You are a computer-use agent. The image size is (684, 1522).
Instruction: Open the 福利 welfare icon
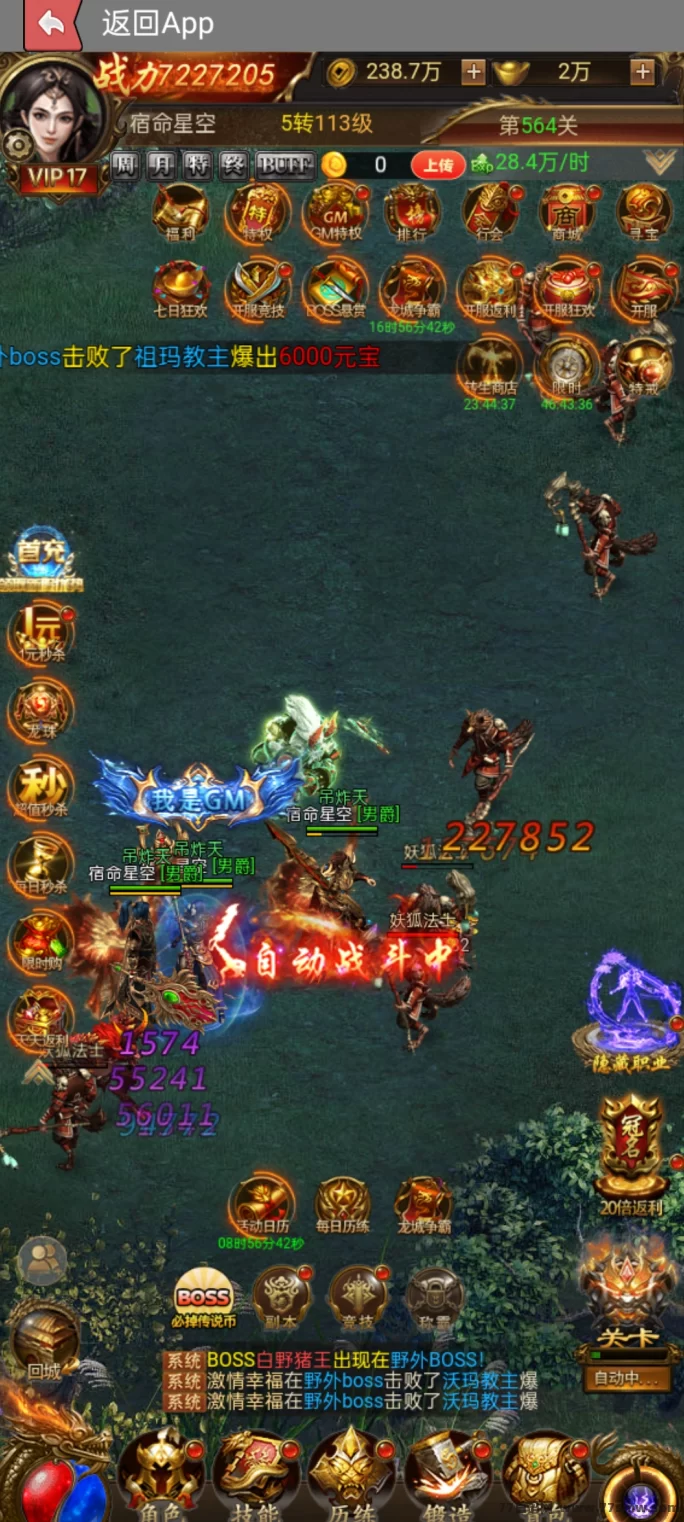(x=181, y=212)
